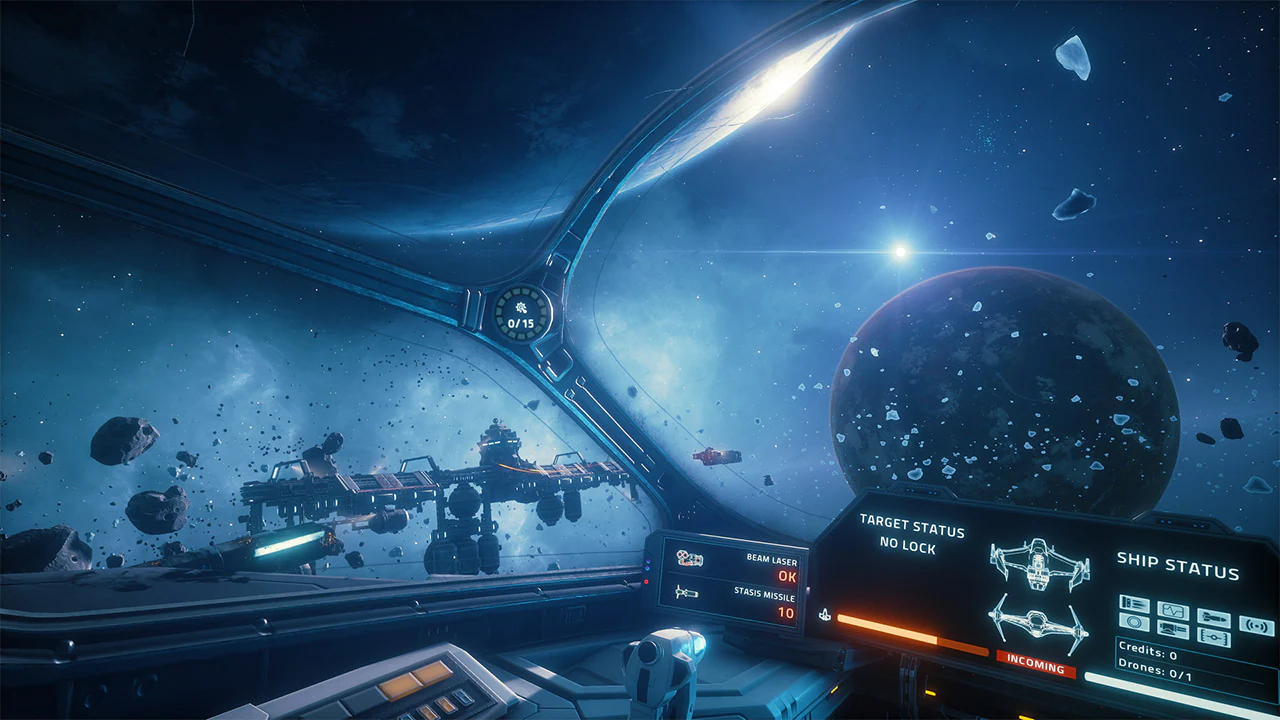Click the Drones: 0/1 counter
The height and width of the screenshot is (720, 1280).
click(x=1155, y=672)
